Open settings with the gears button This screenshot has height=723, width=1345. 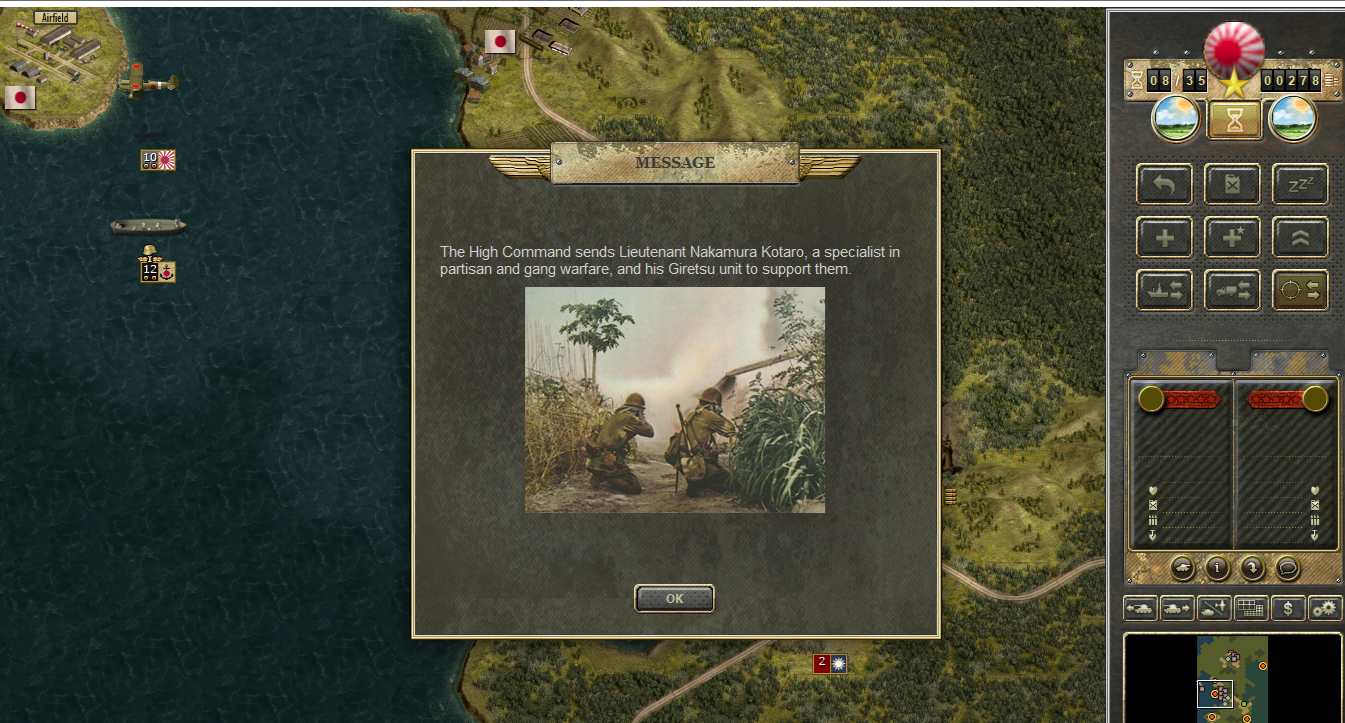pyautogui.click(x=1325, y=608)
